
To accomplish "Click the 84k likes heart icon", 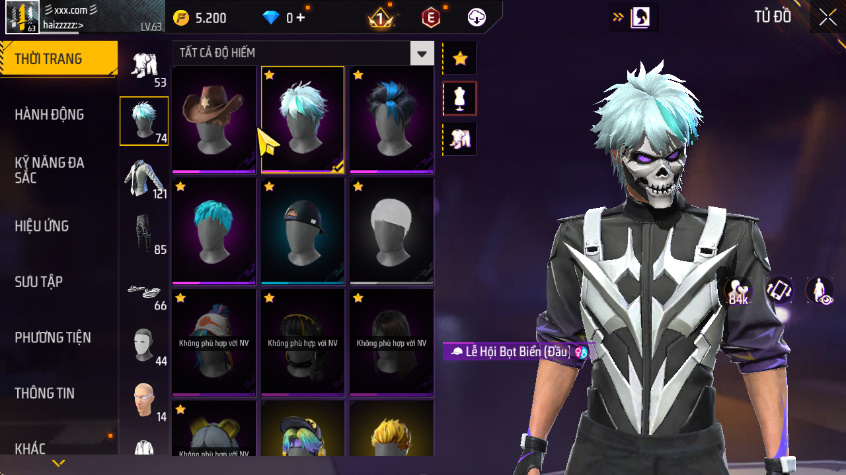I will 740,290.
